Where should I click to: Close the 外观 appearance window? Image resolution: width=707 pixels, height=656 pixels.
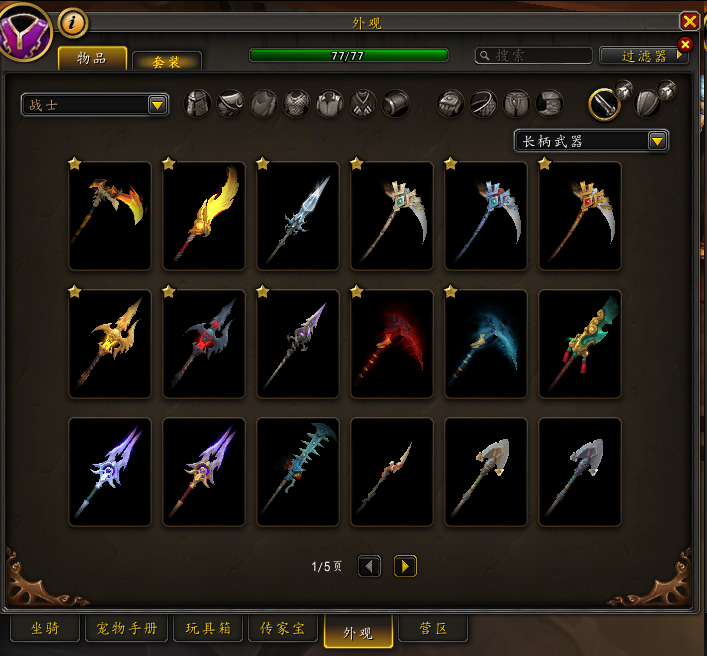[689, 21]
